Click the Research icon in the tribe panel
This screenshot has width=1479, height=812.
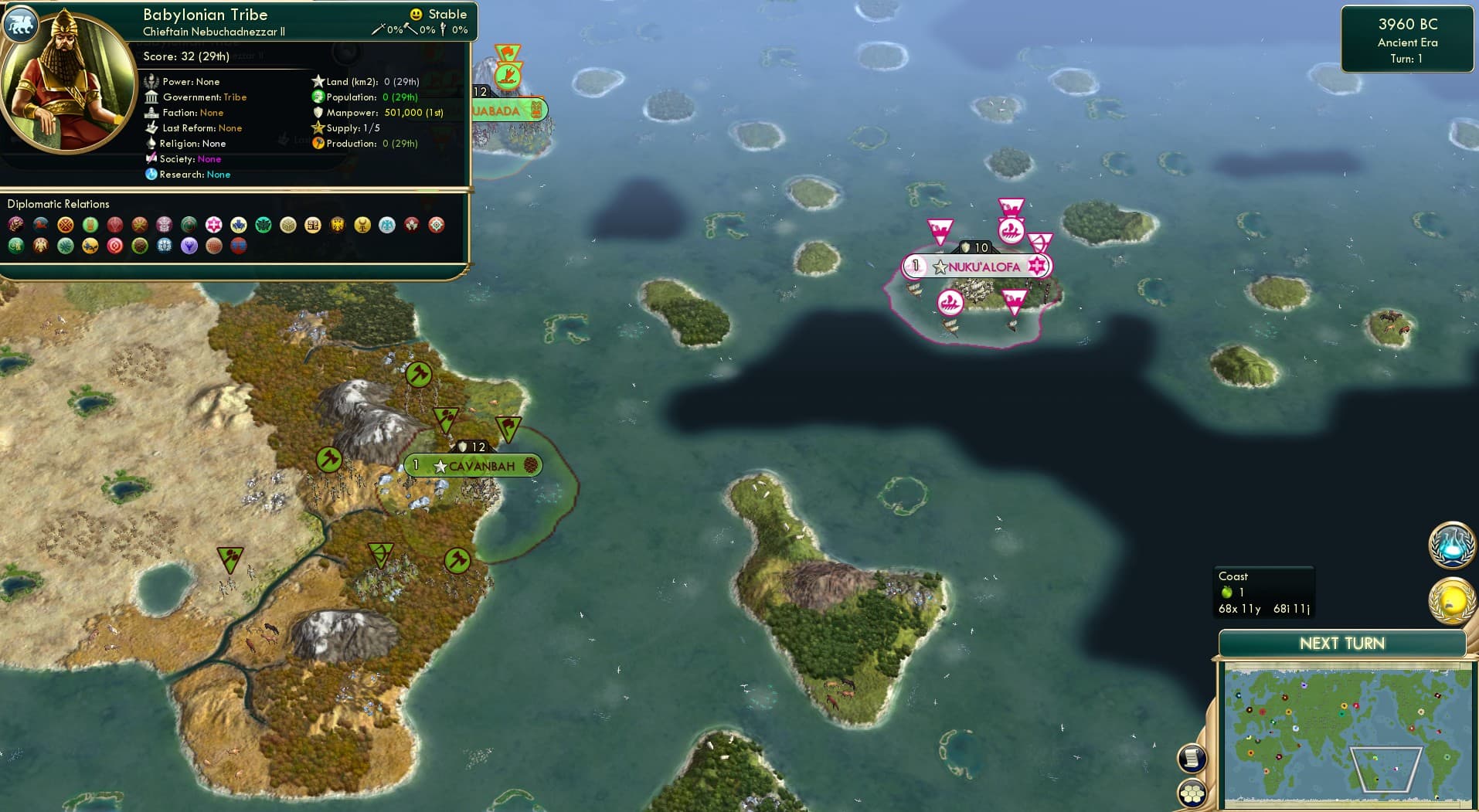[x=151, y=175]
